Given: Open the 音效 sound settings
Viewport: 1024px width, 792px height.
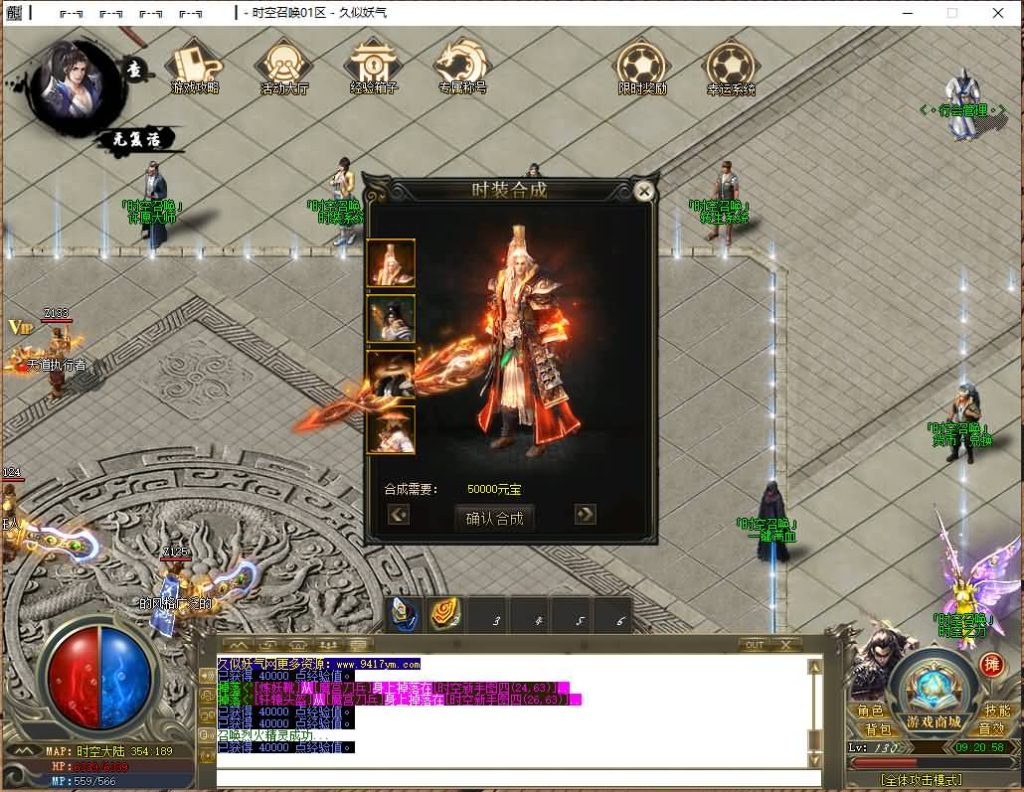Looking at the screenshot, I should [x=991, y=729].
